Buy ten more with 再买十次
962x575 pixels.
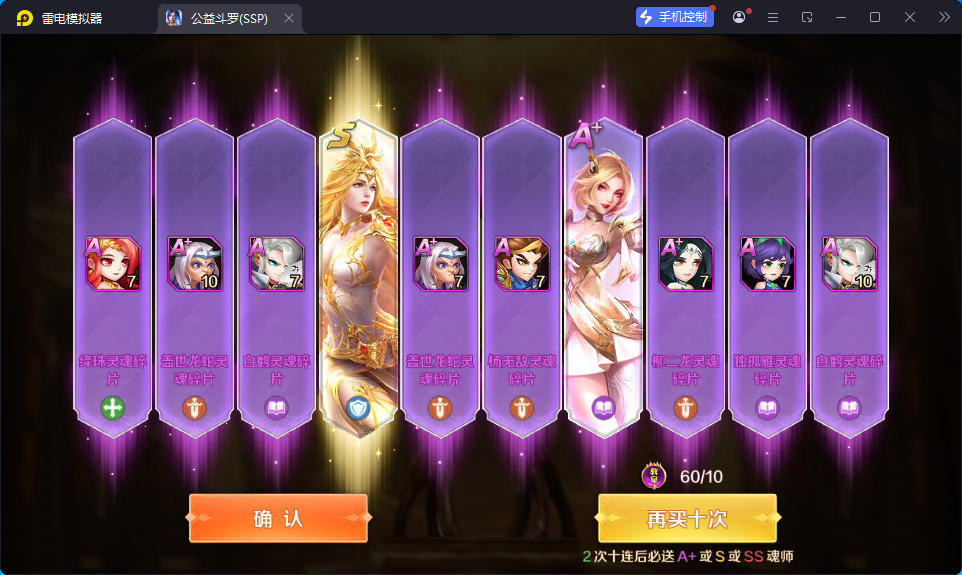point(687,519)
